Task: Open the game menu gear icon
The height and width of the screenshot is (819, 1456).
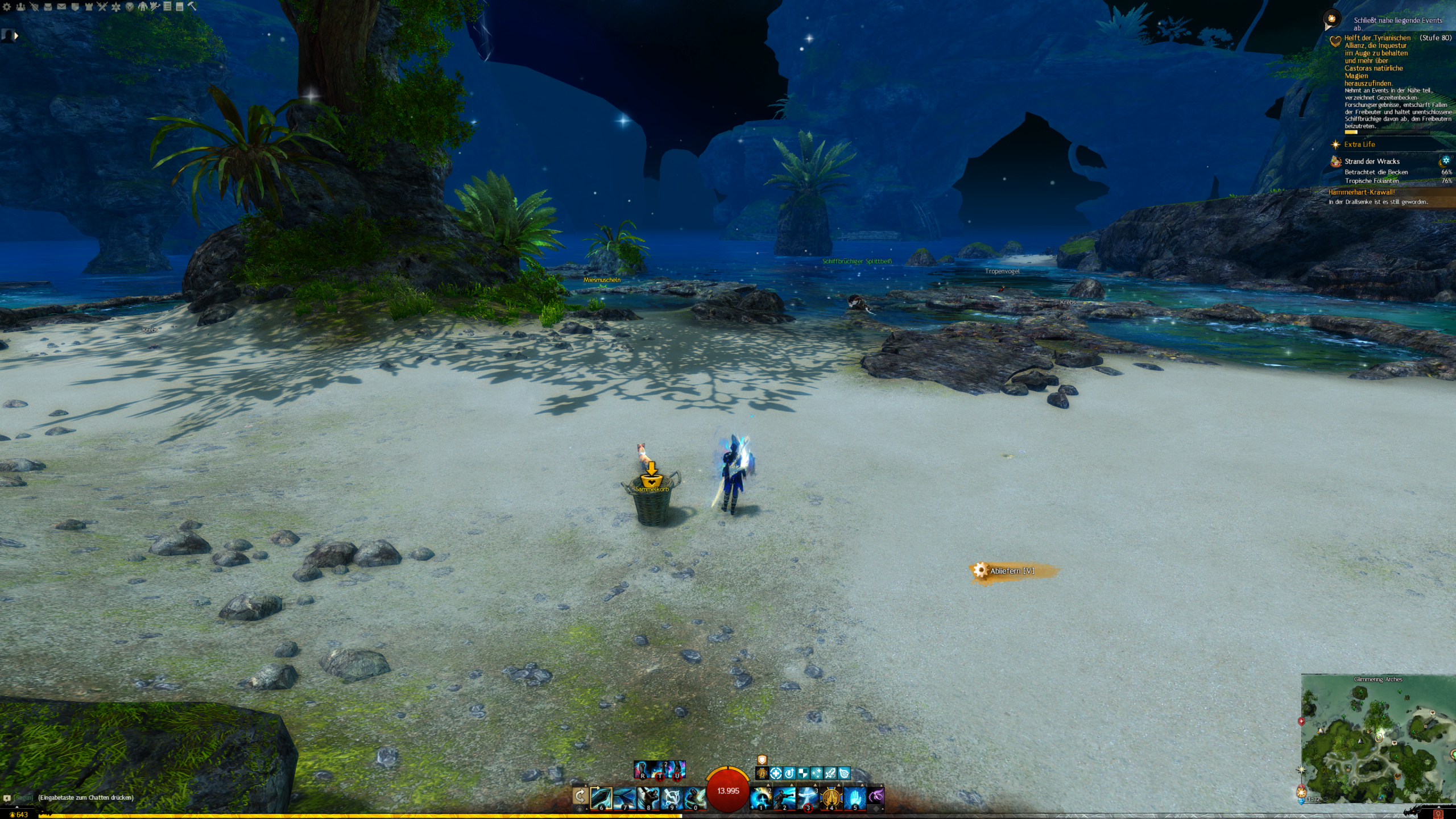Action: pos(7,7)
